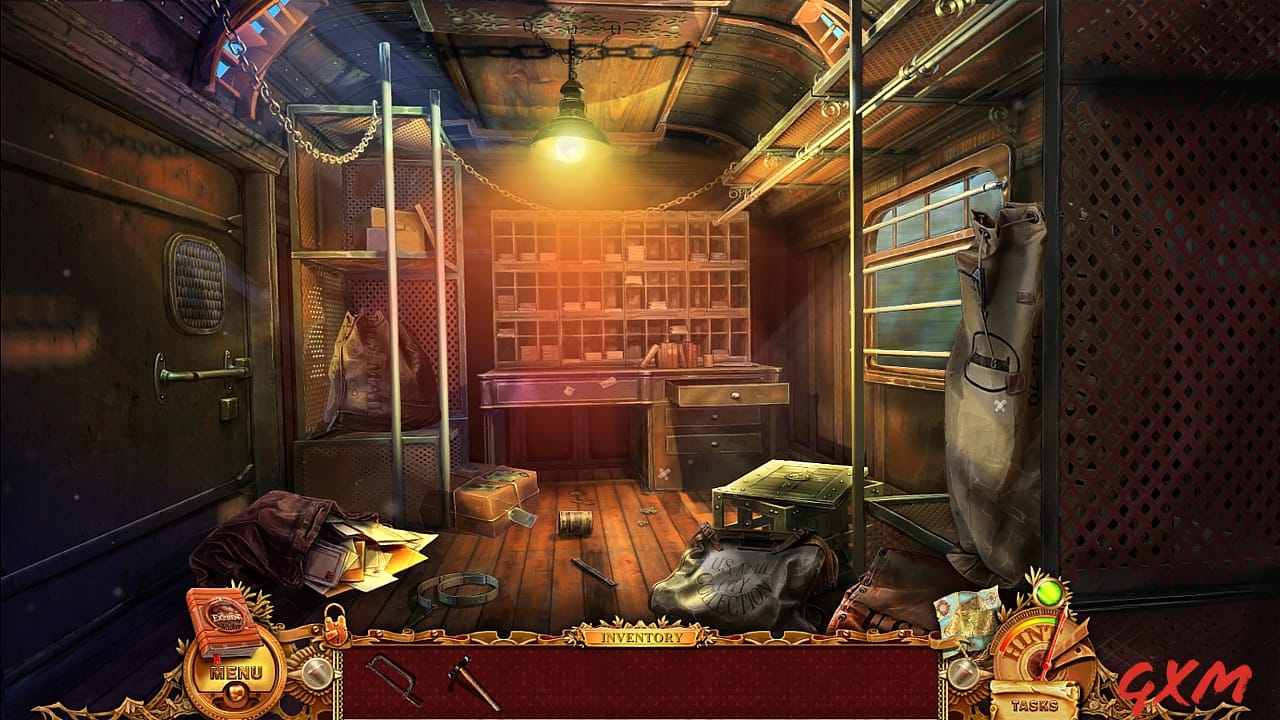Open the Menu
The image size is (1280, 720).
click(237, 671)
